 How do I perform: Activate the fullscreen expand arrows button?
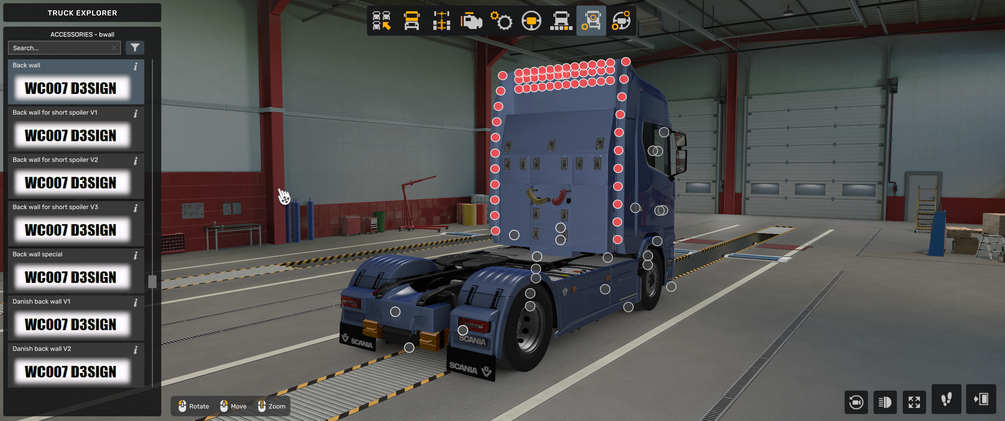point(914,402)
